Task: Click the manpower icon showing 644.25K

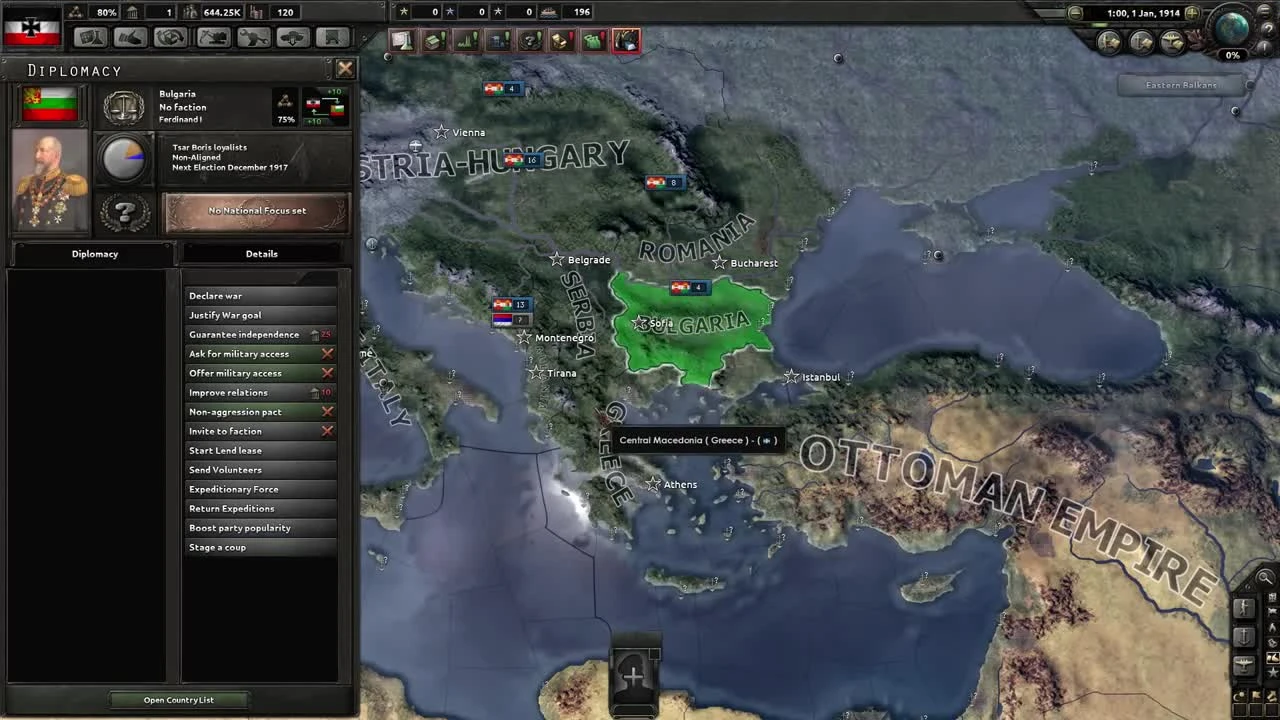Action: 189,12
